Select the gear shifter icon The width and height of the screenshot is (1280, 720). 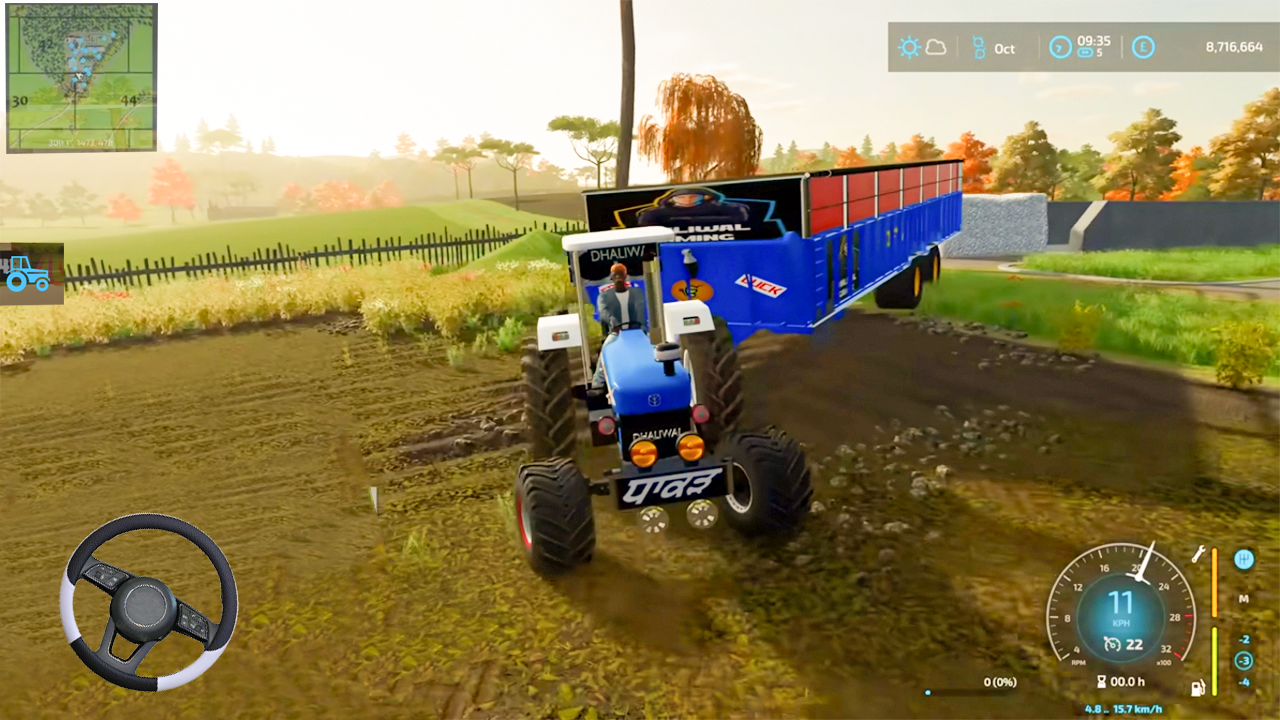1244,559
